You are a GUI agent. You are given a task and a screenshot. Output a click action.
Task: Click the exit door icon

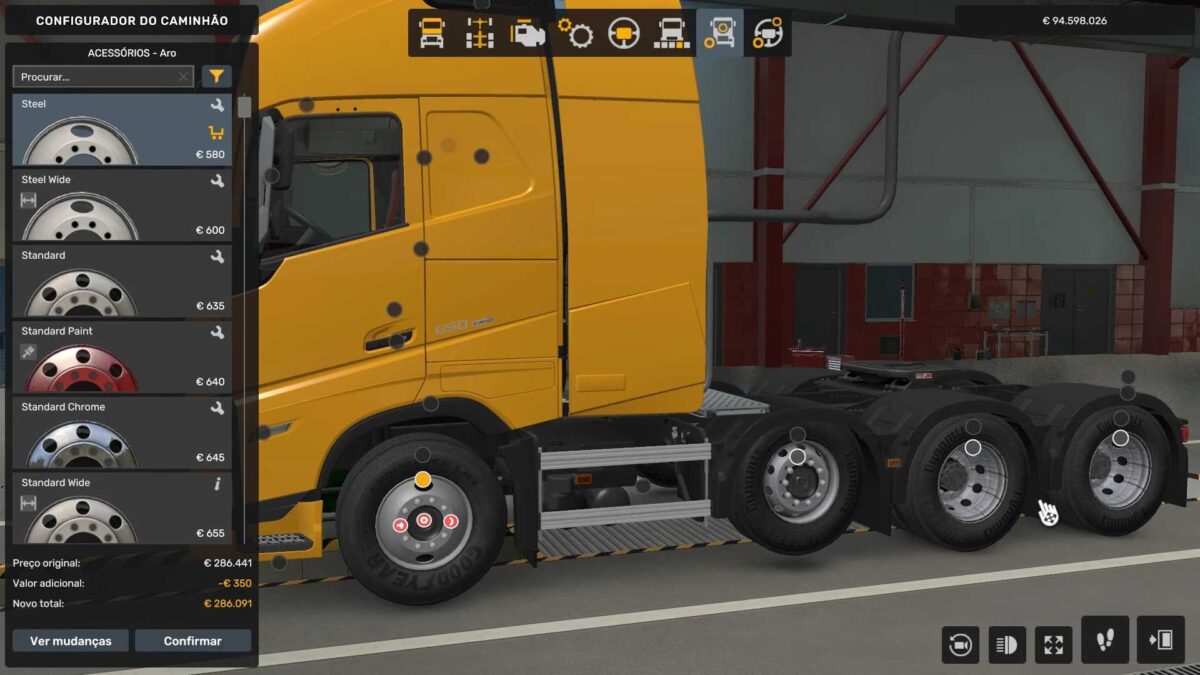pos(1160,640)
